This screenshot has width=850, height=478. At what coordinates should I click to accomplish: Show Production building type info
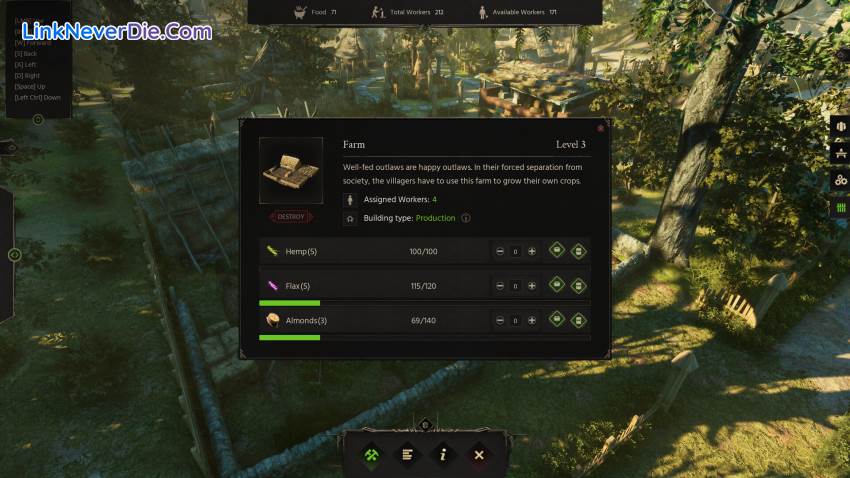466,218
